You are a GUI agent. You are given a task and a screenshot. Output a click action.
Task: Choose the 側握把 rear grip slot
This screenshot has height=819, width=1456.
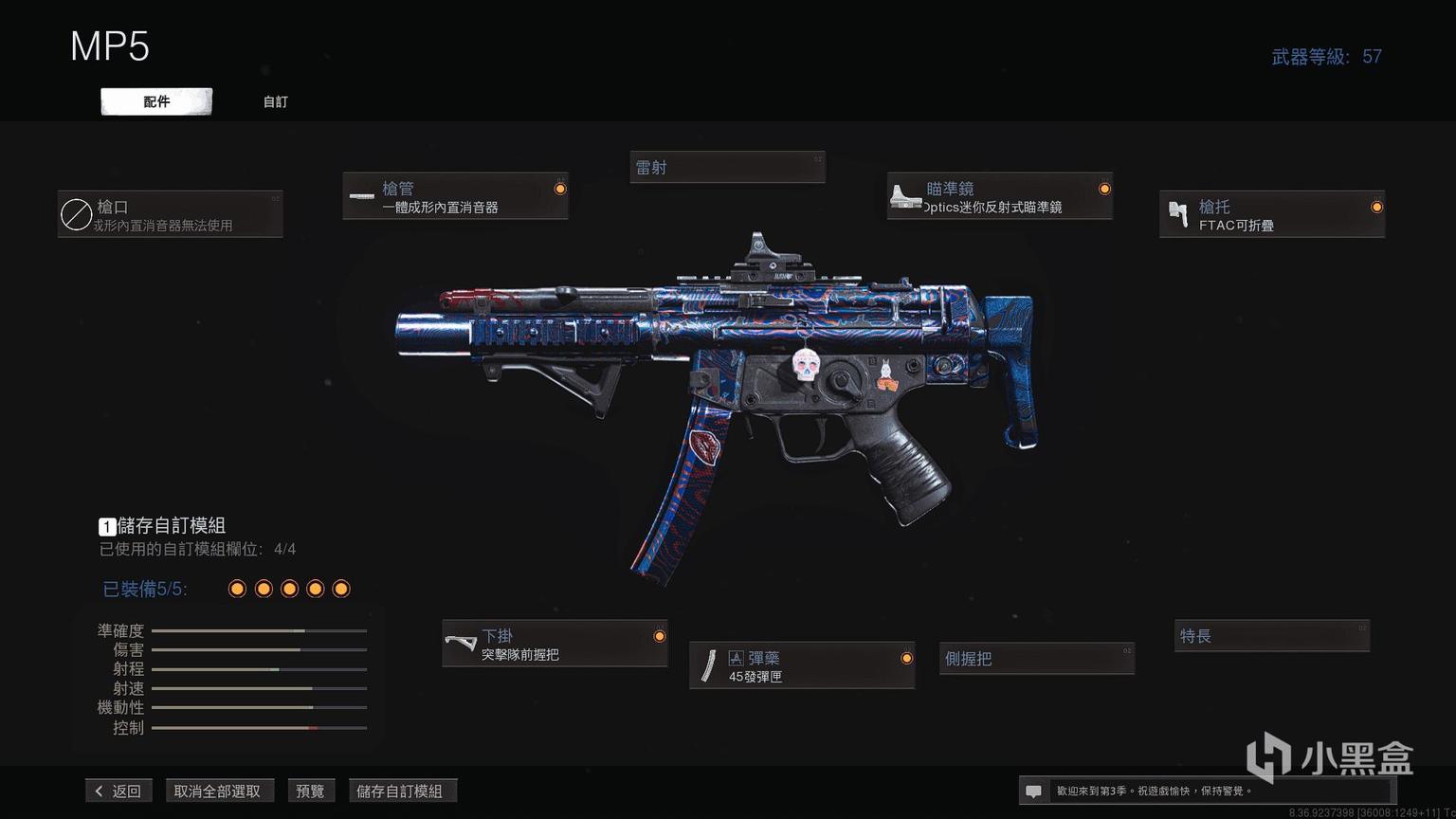tap(1036, 658)
